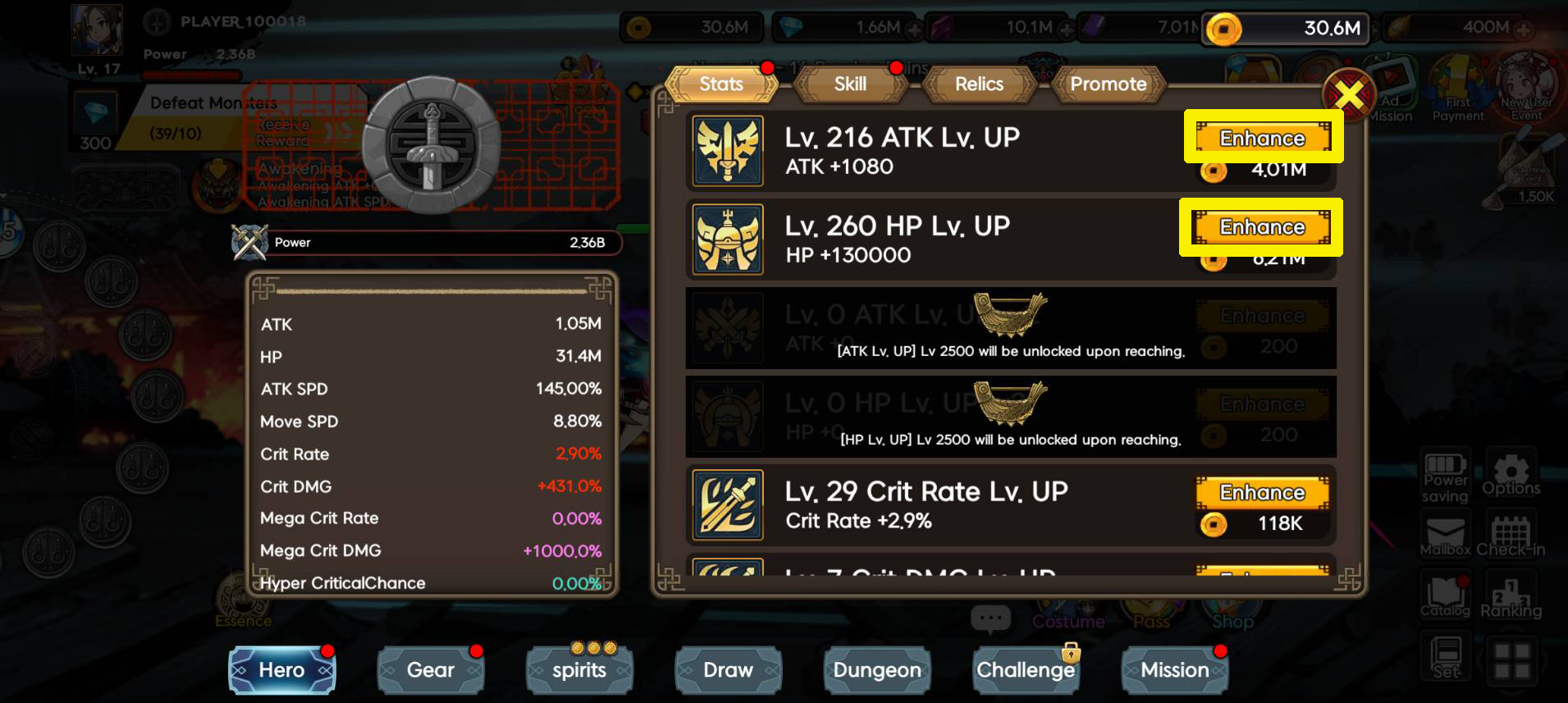Image resolution: width=1568 pixels, height=703 pixels.
Task: Open the Dungeon menu
Action: [x=876, y=670]
